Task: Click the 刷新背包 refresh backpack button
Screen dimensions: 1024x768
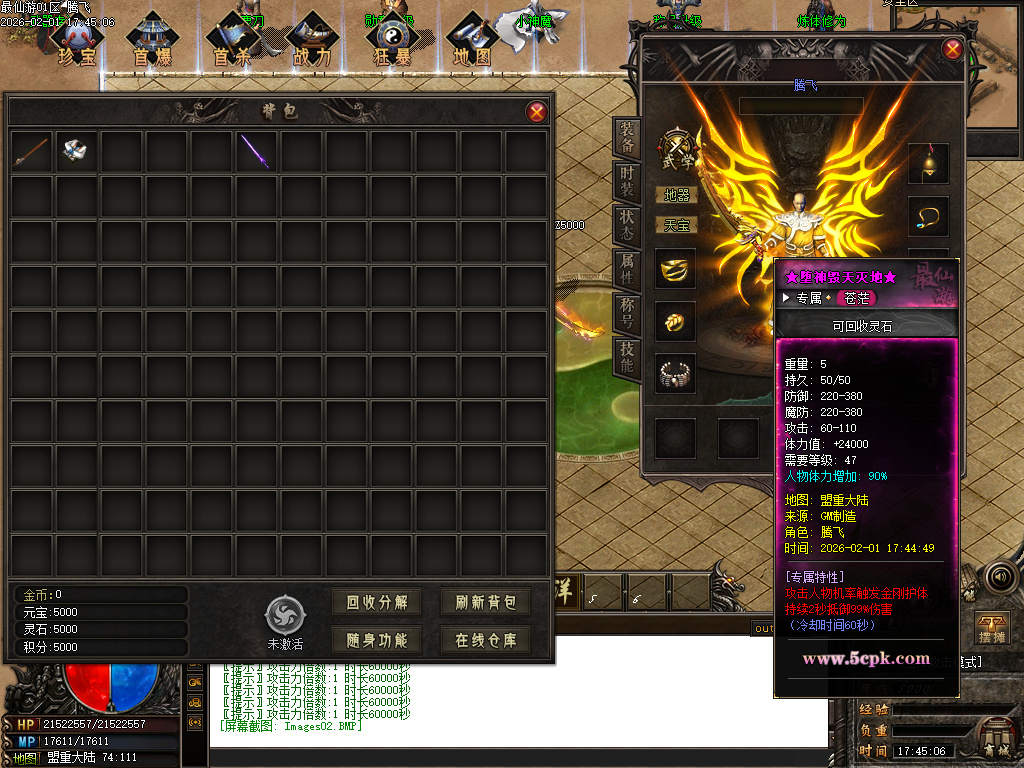Action: click(x=485, y=602)
